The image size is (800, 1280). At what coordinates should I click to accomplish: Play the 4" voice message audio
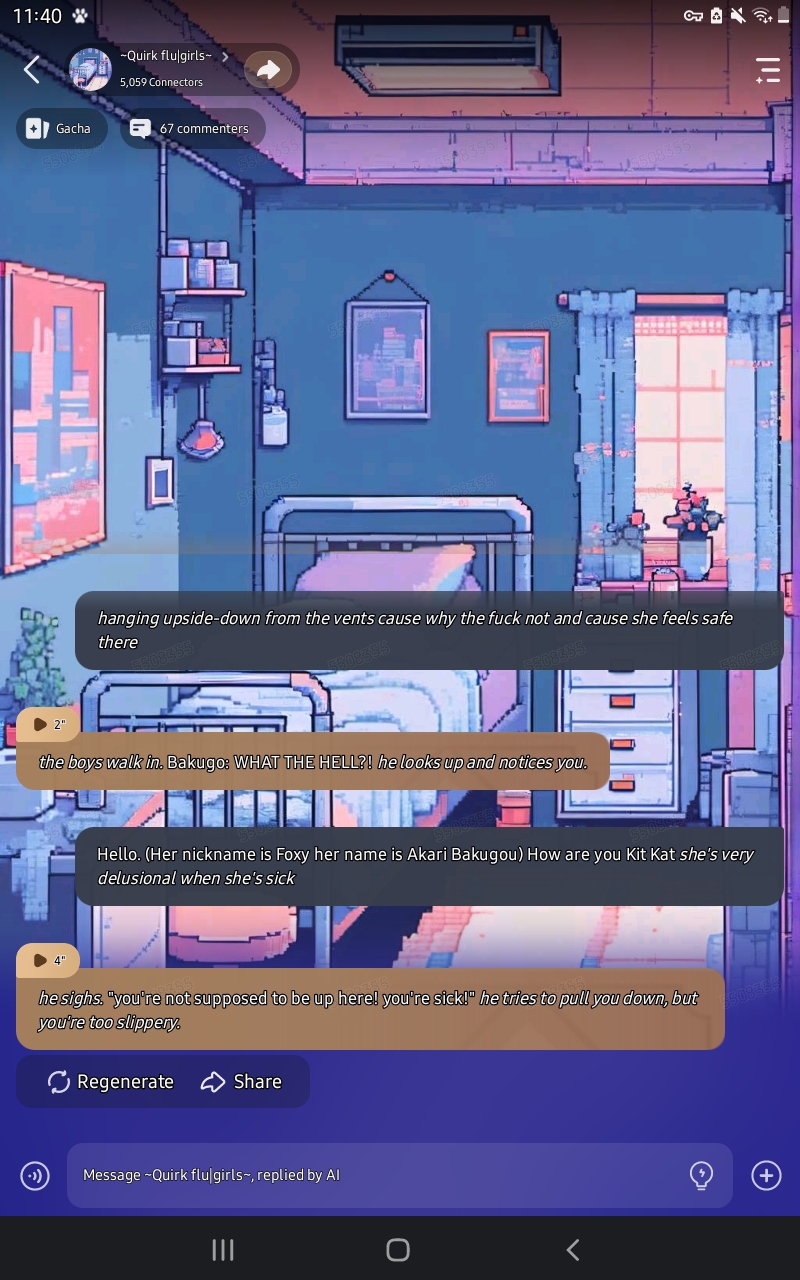click(x=46, y=960)
